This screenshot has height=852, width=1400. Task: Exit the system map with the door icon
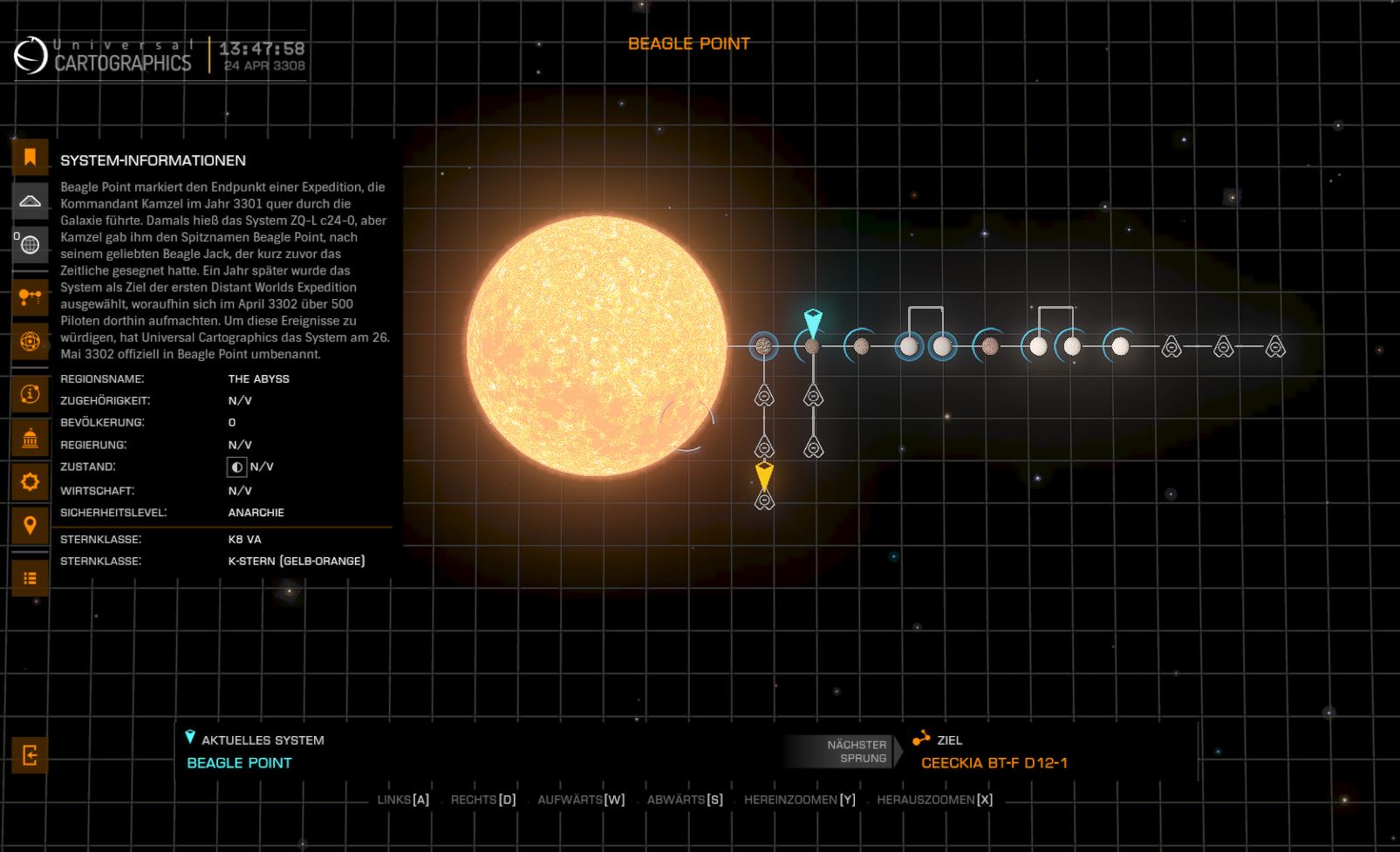[x=30, y=755]
